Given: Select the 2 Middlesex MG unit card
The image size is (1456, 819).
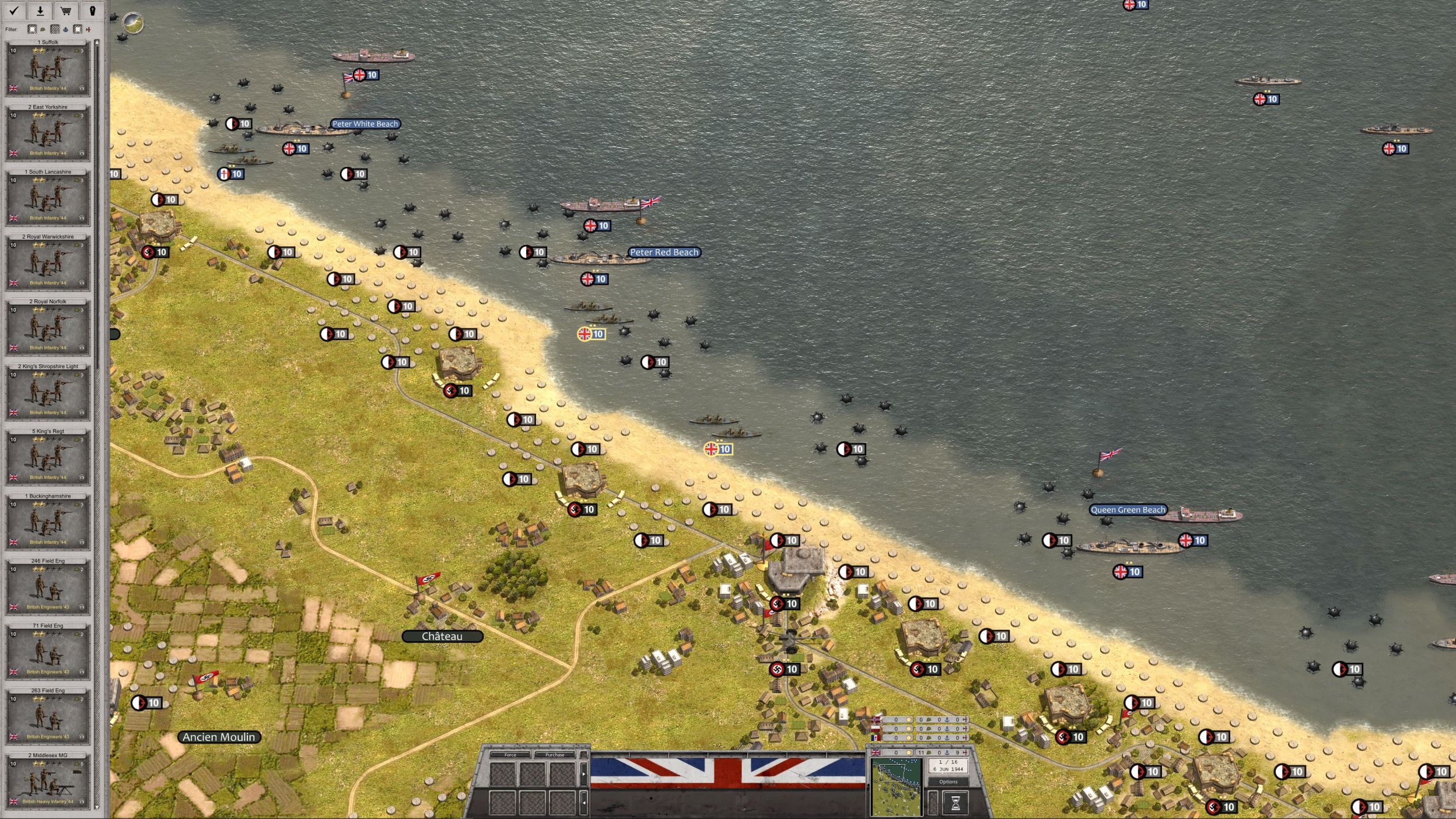Looking at the screenshot, I should click(48, 780).
